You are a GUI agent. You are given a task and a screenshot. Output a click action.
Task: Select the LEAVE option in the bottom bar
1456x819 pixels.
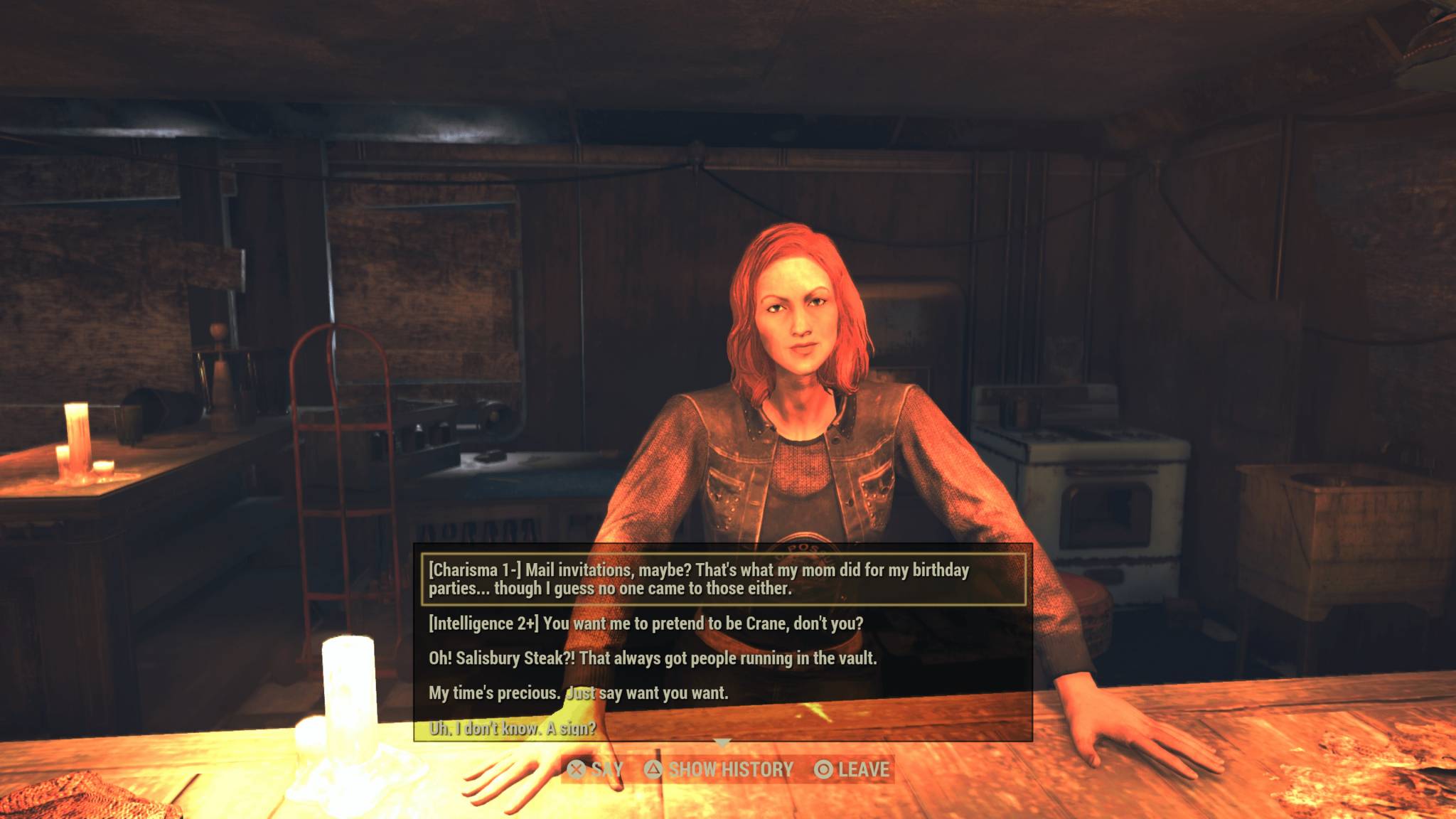tap(865, 769)
